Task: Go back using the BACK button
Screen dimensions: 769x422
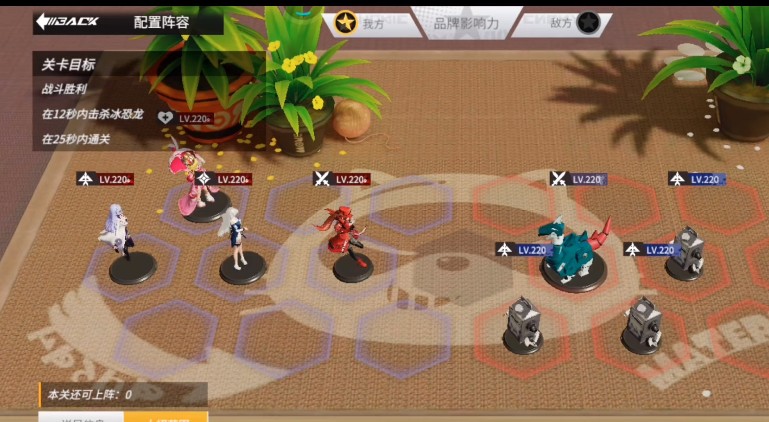Action: (66, 21)
